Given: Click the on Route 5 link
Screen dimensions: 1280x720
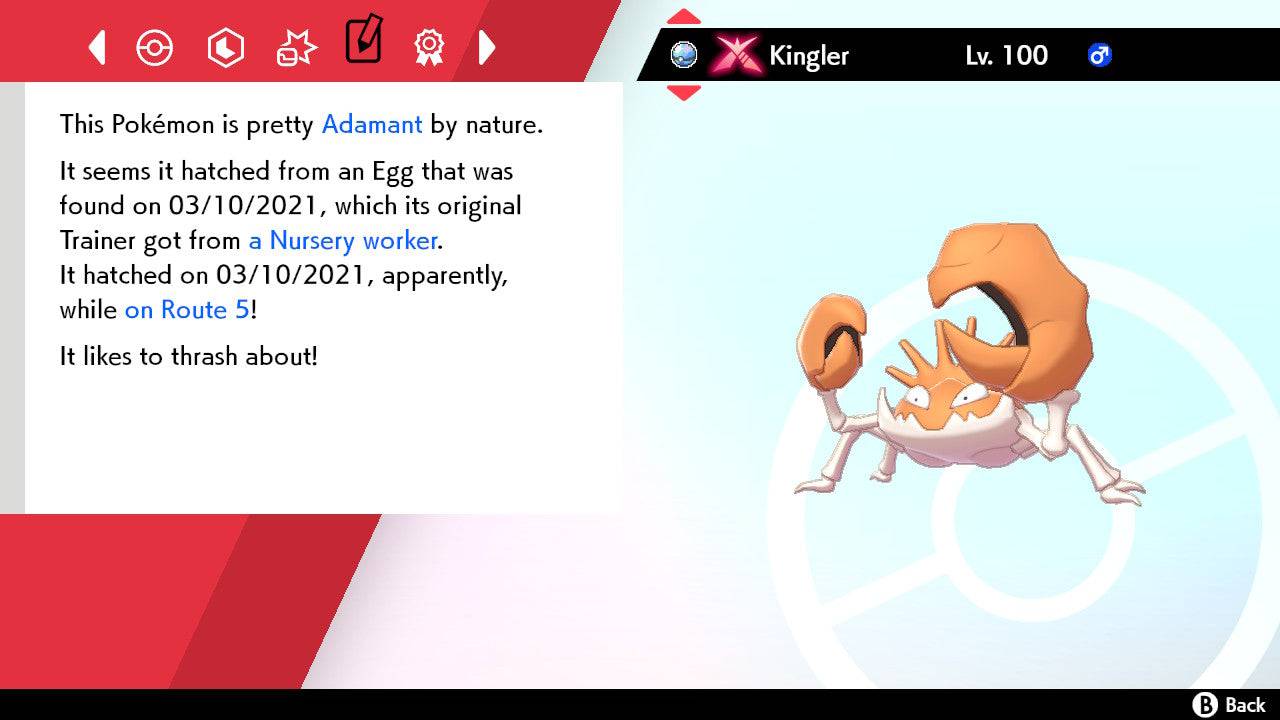Looking at the screenshot, I should (185, 310).
